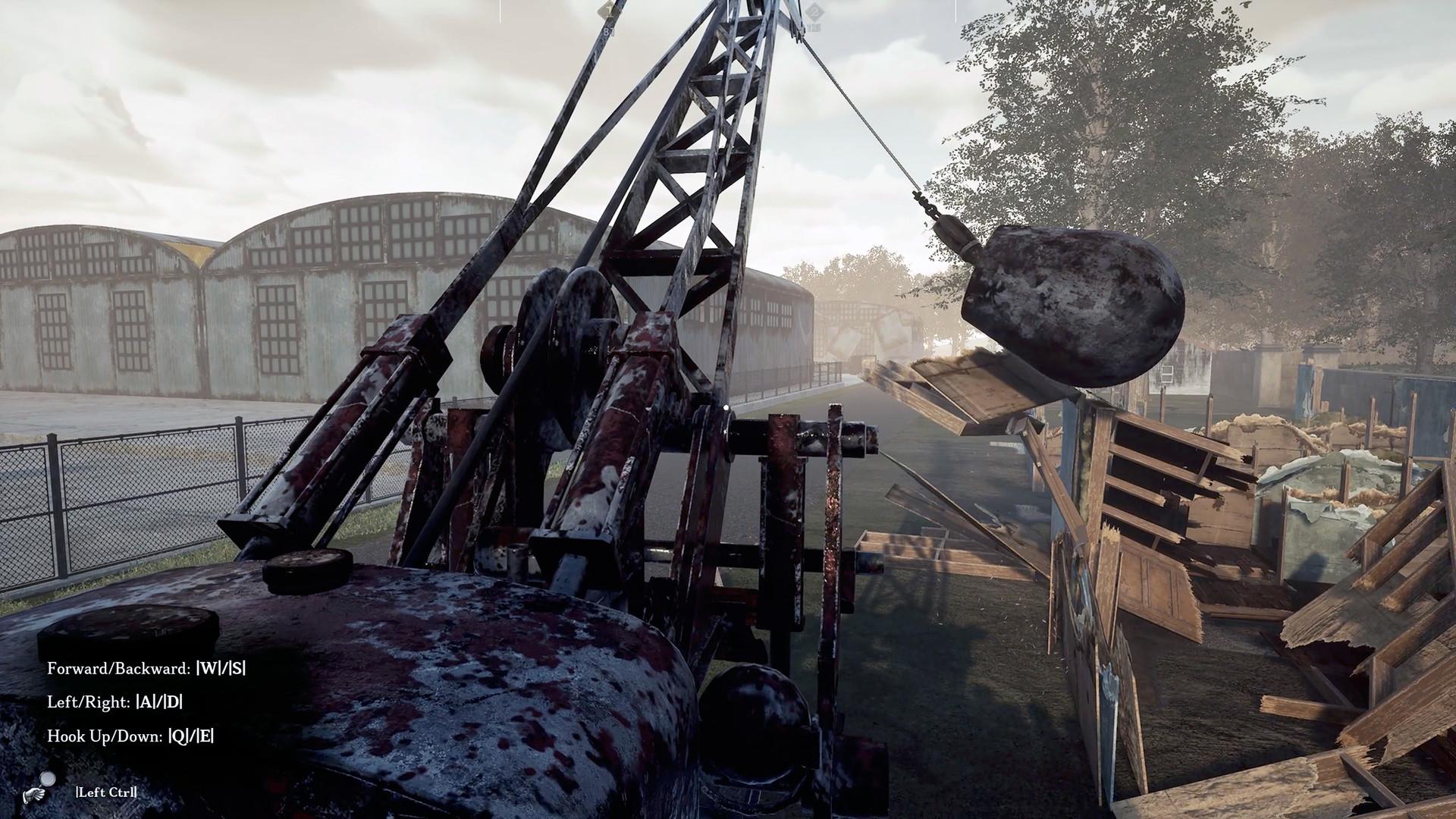
Task: Open the Left Ctrl interaction prompt
Action: pyautogui.click(x=106, y=793)
